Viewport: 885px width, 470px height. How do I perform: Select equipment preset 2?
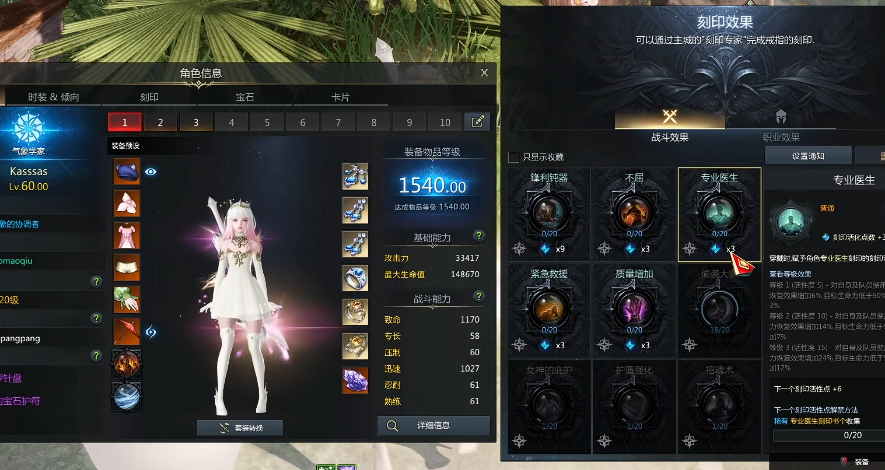click(159, 122)
